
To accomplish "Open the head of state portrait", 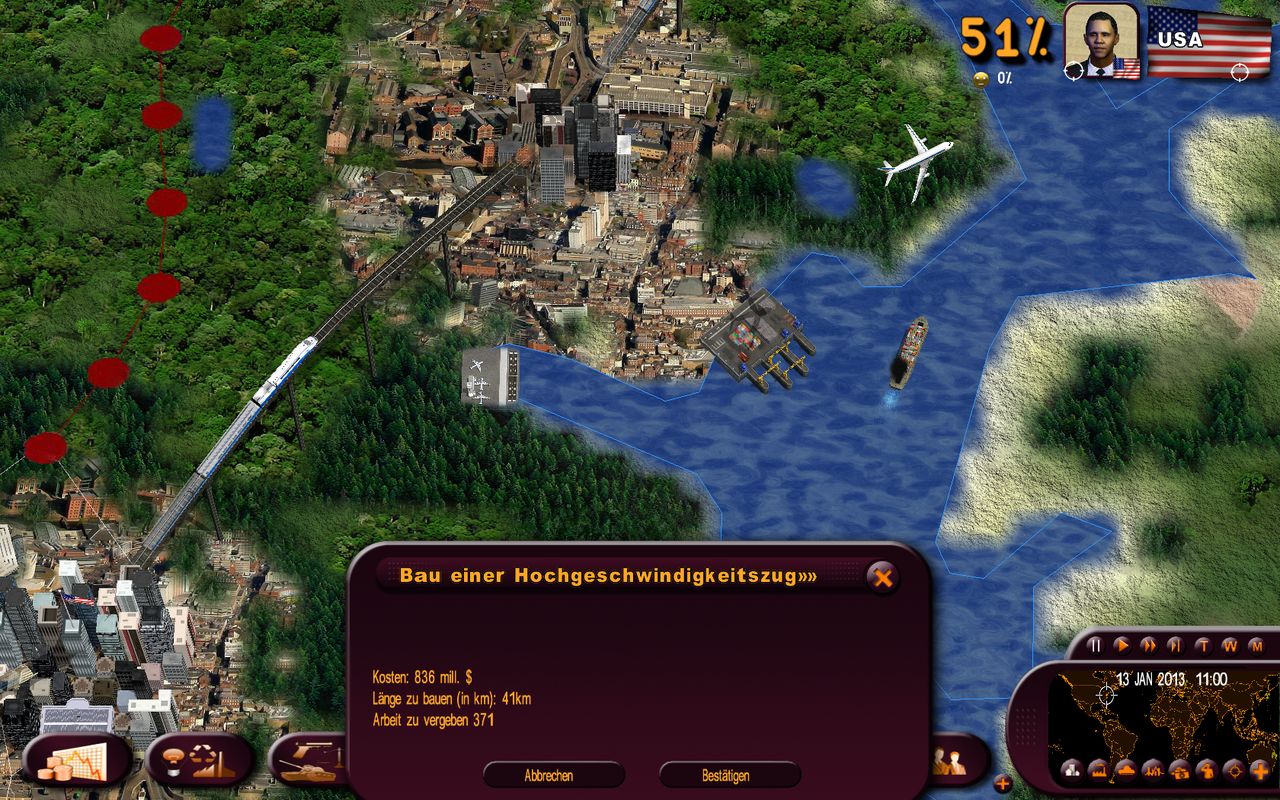I will 1100,40.
